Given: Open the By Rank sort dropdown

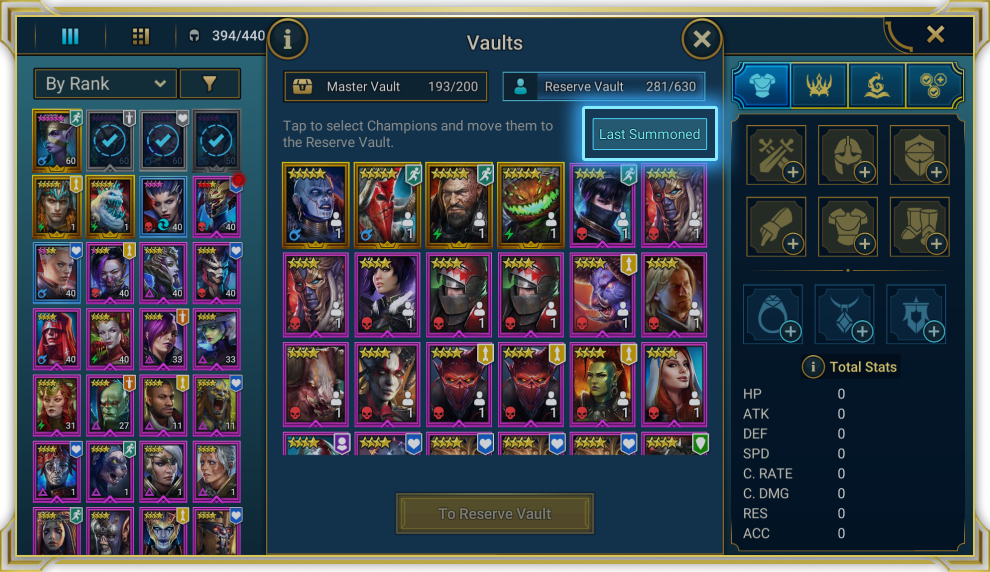Looking at the screenshot, I should click(x=105, y=84).
